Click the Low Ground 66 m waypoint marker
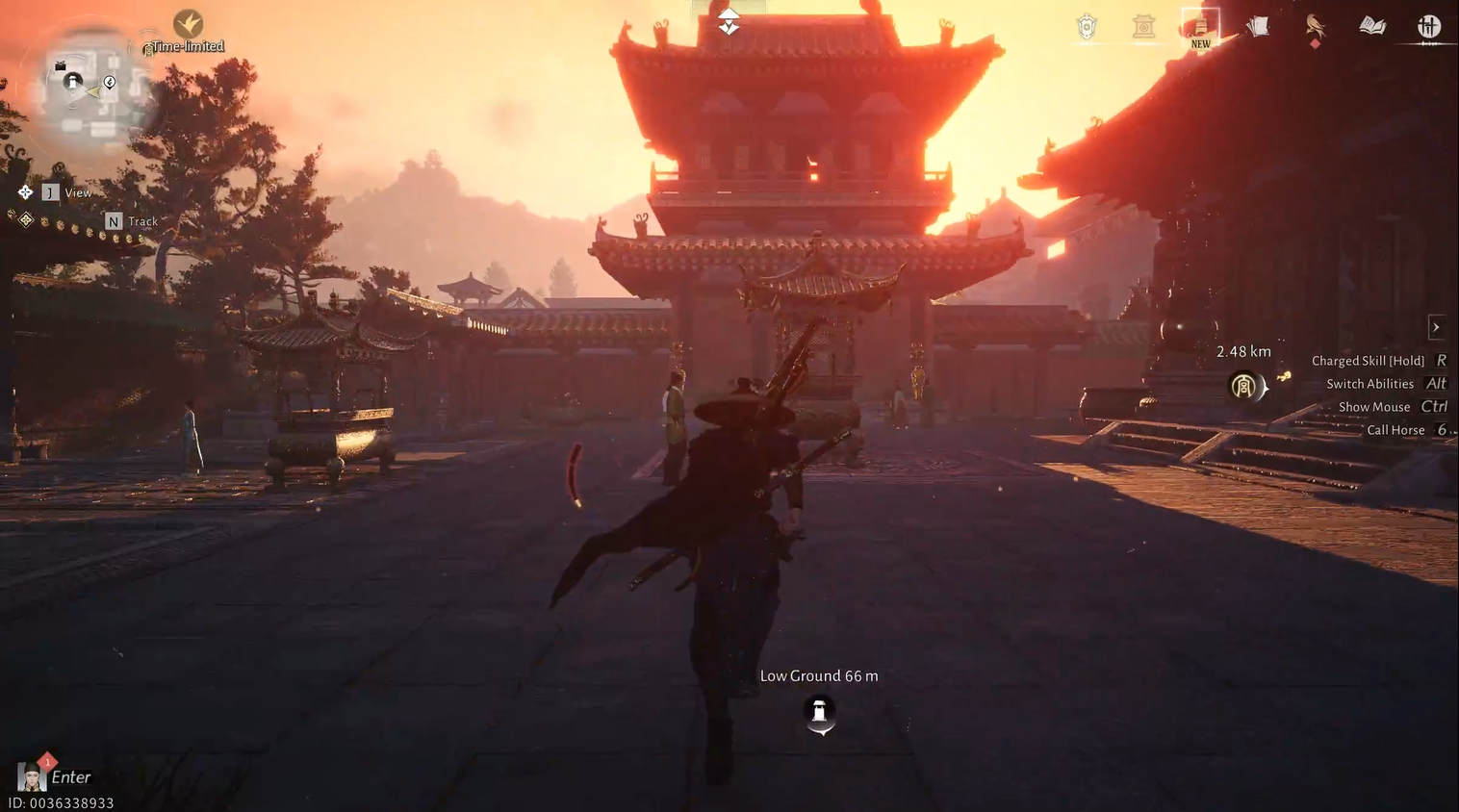 (818, 712)
